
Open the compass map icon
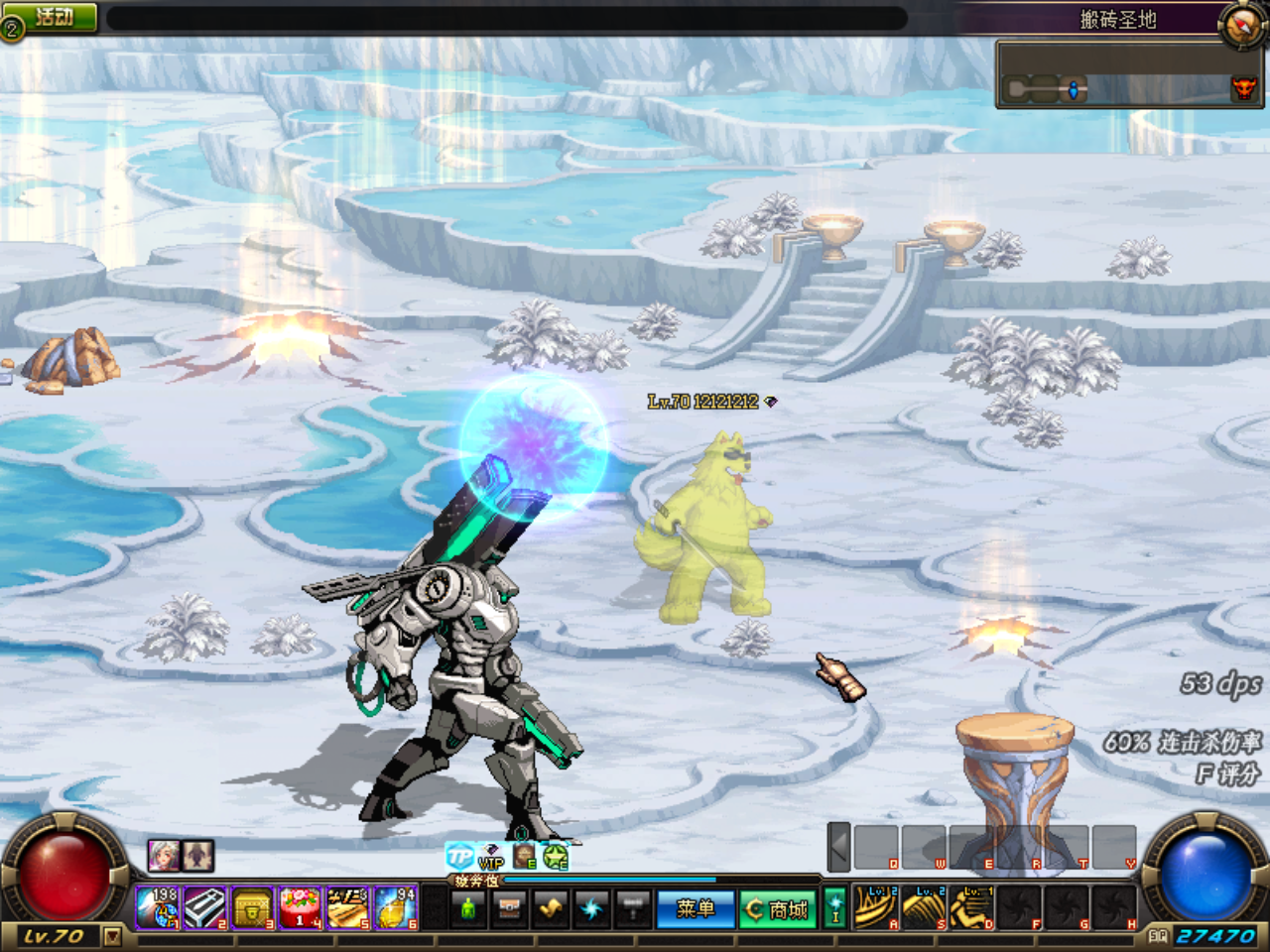1241,23
